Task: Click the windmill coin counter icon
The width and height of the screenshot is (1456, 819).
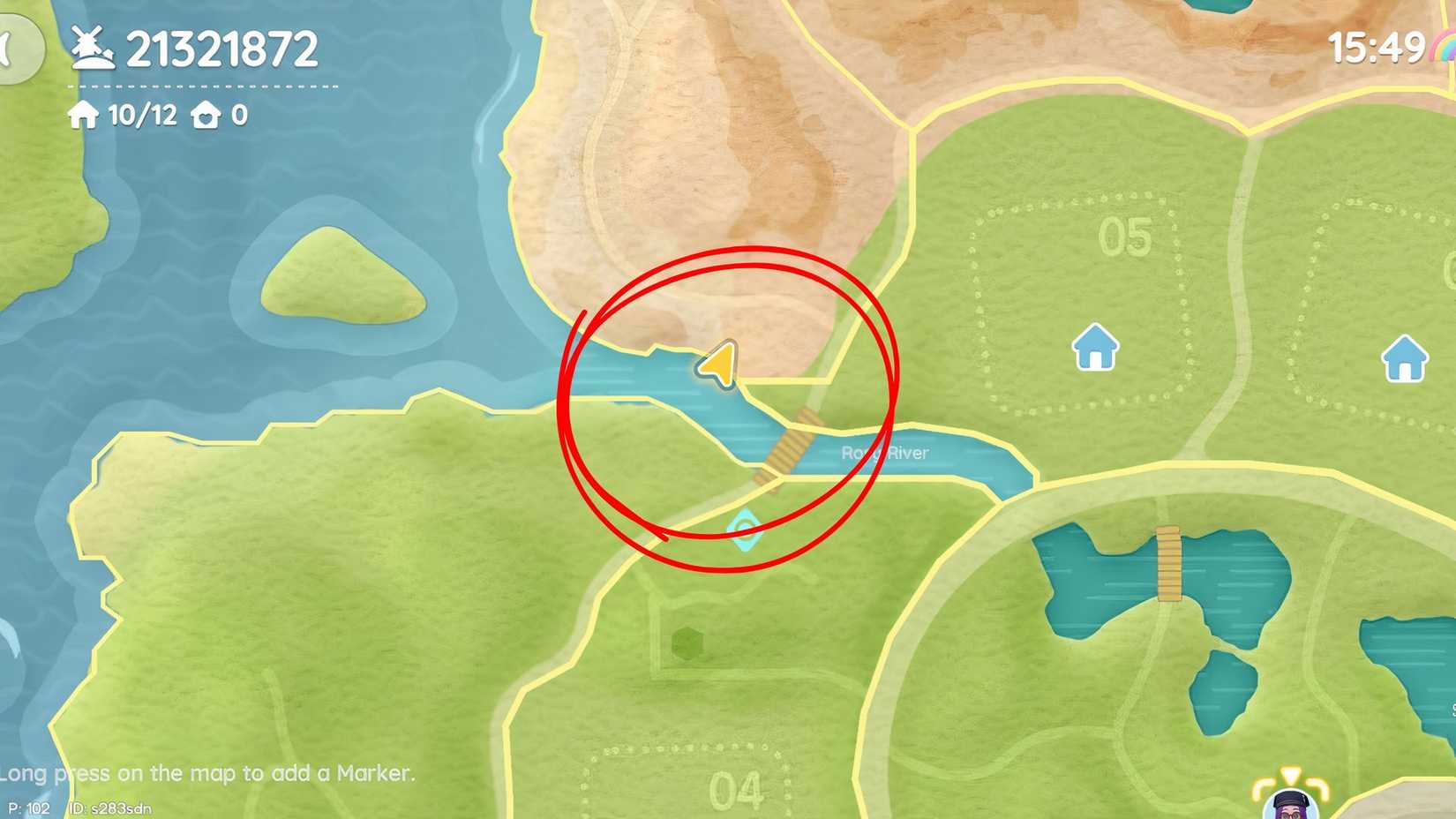Action: [x=92, y=44]
